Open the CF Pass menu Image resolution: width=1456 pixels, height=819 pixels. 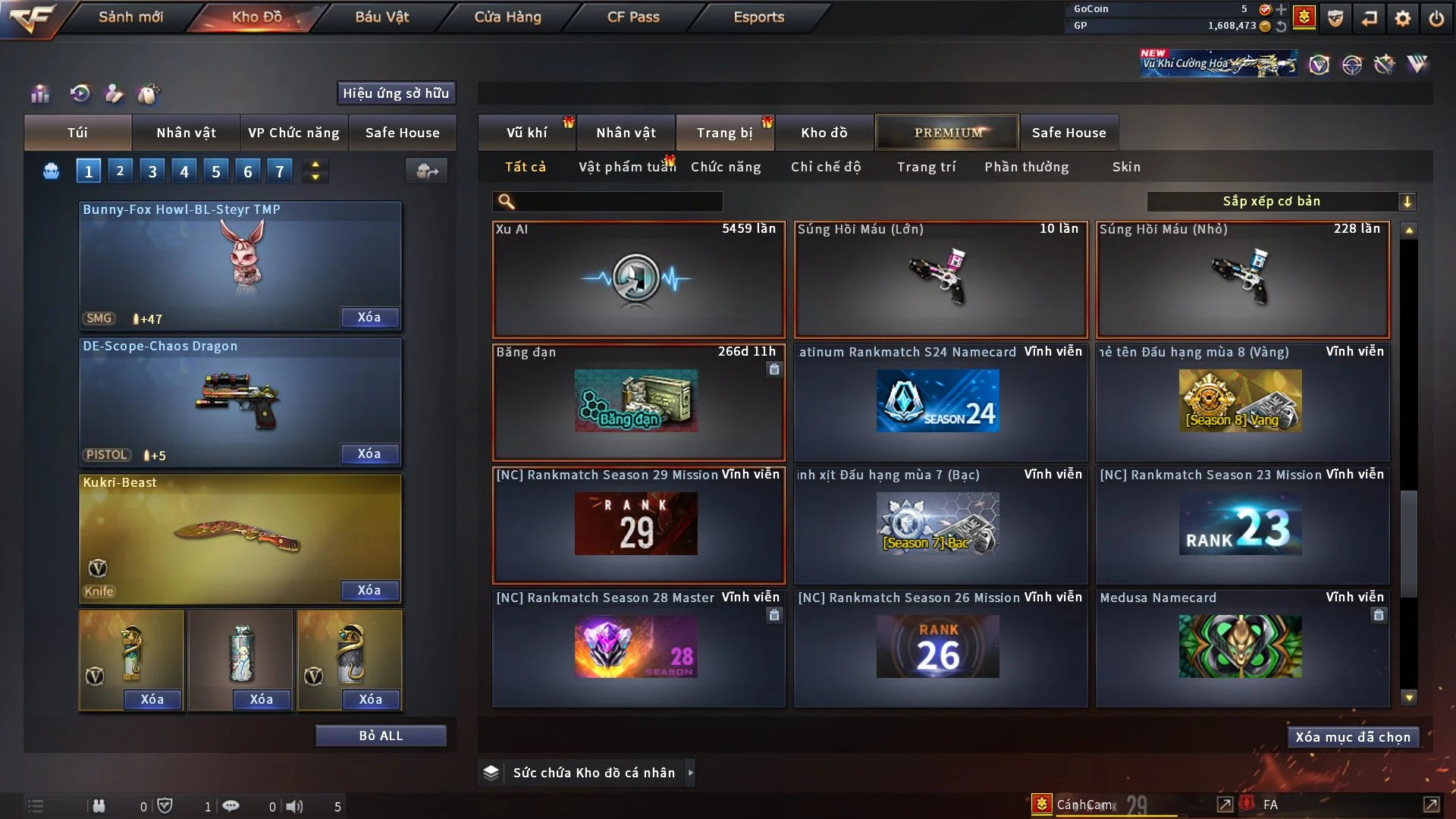(633, 17)
